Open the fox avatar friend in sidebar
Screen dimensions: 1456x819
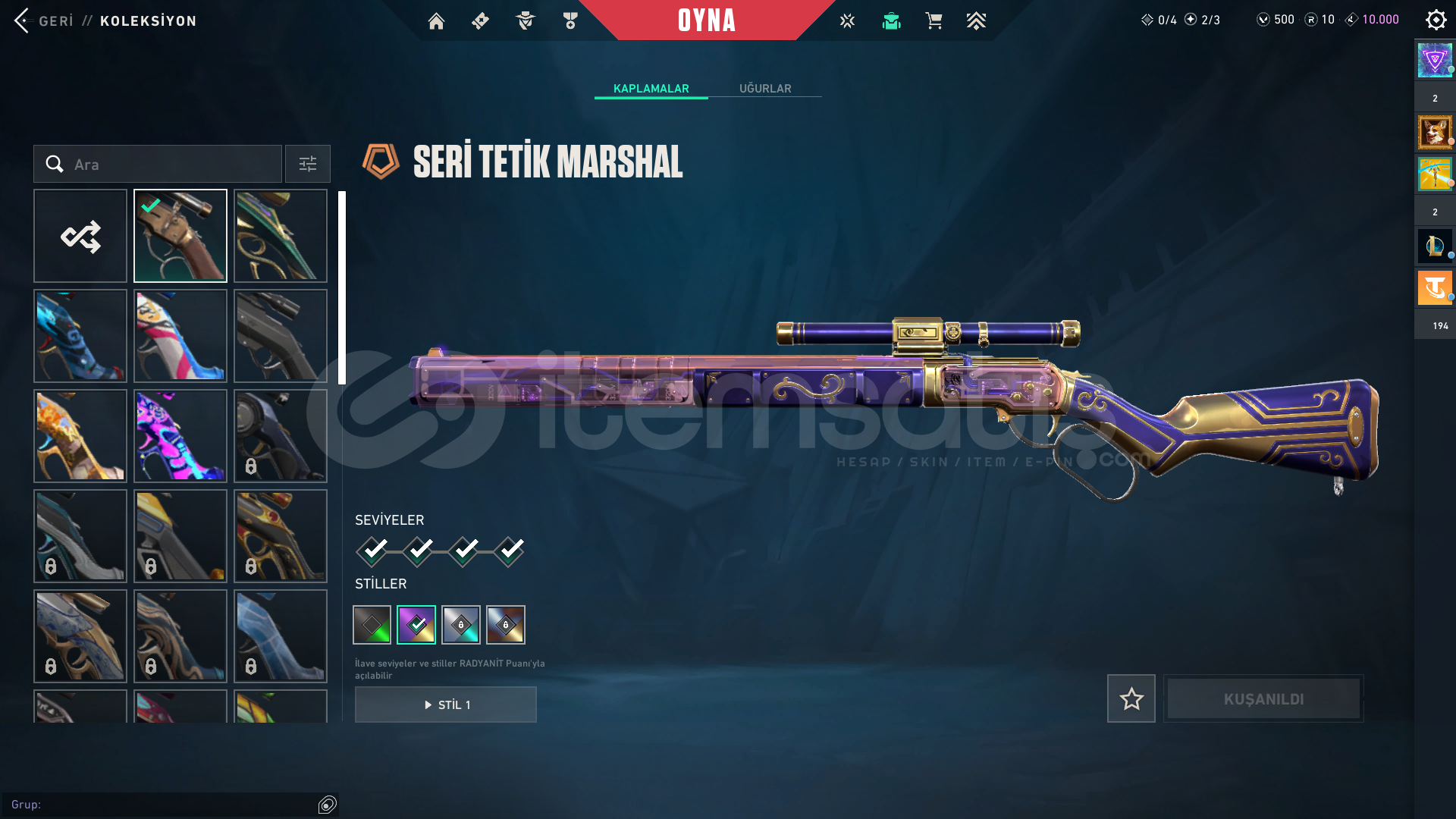click(1434, 133)
